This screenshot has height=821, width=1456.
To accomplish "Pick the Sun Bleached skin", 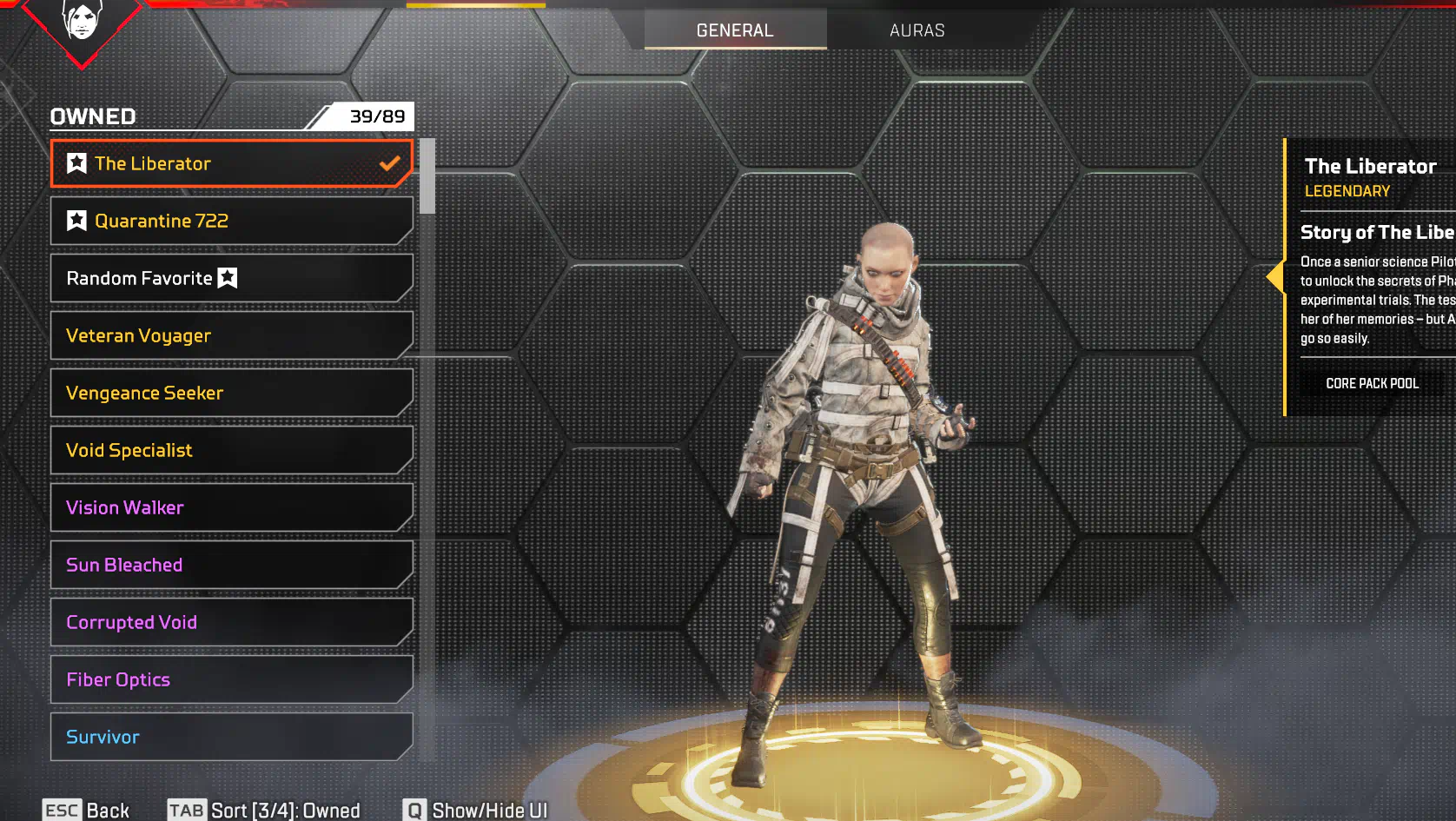I will pos(231,565).
